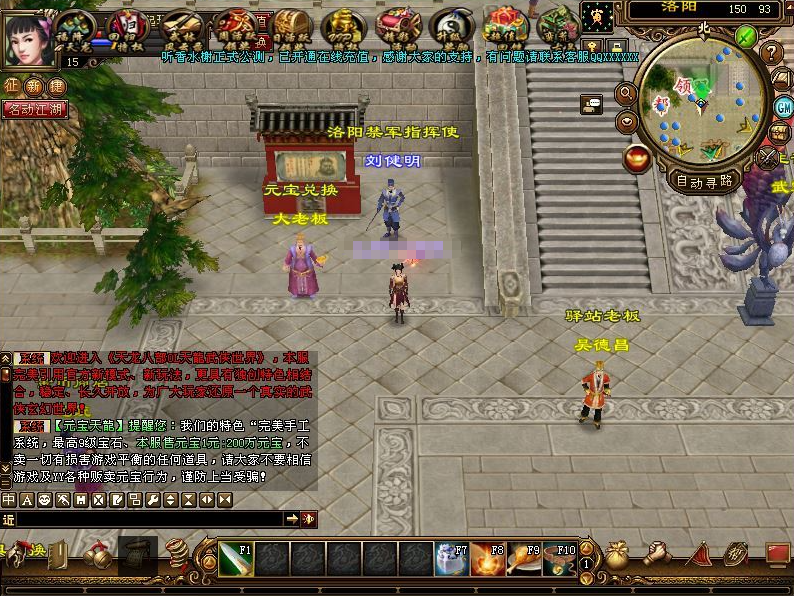Click the crossed swords icon beside minimap
794x596 pixels.
pyautogui.click(x=768, y=156)
